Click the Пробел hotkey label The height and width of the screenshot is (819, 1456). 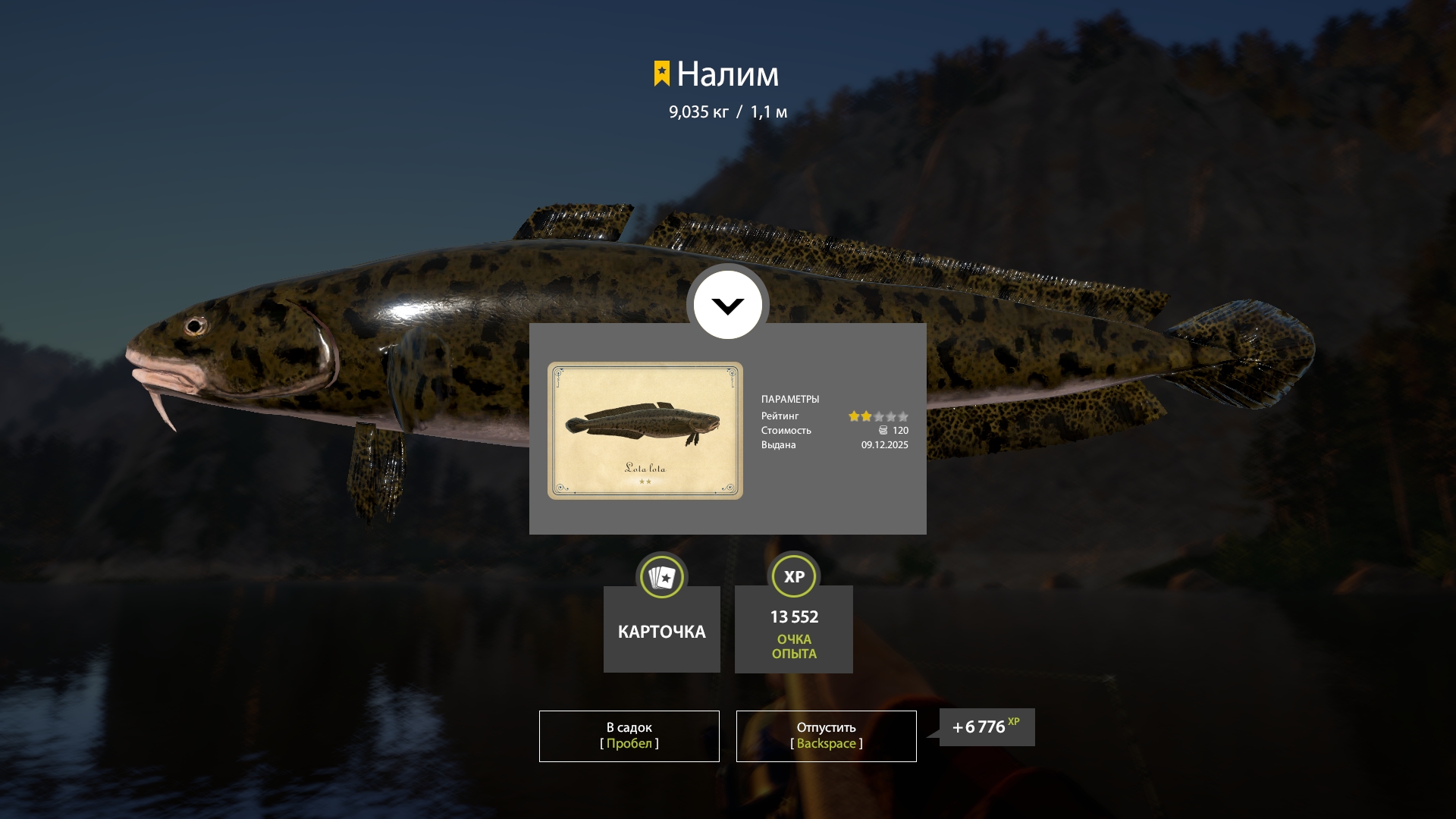629,743
